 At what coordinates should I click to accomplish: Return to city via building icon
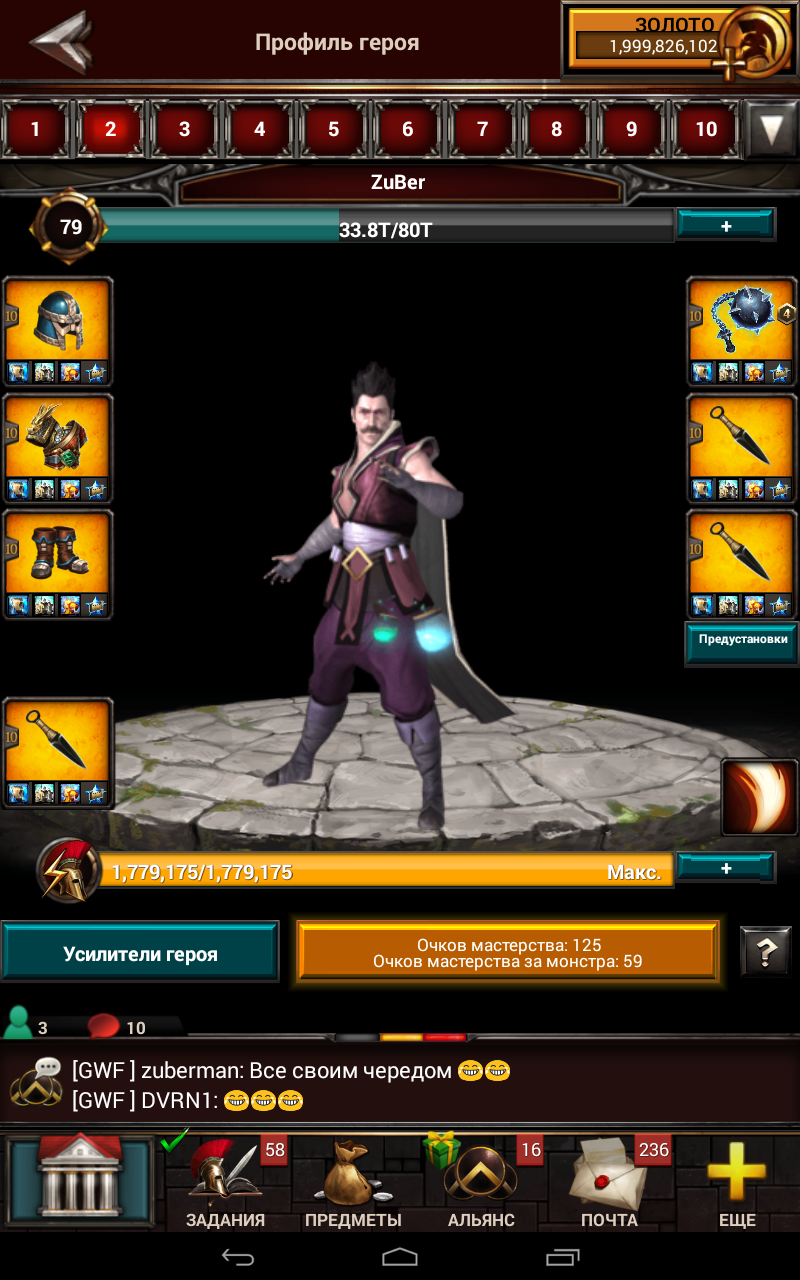(x=80, y=1182)
